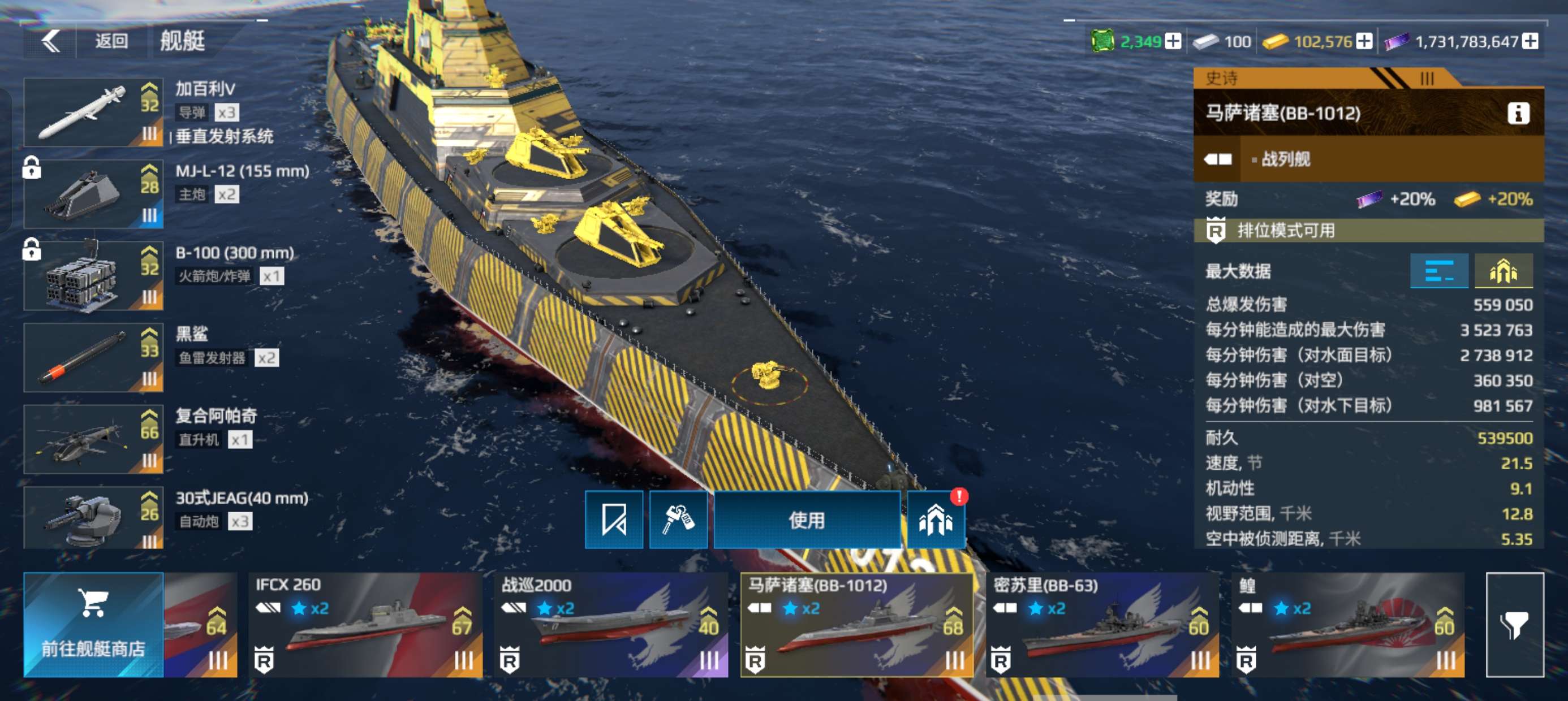Go to the 前往舰艇商店 ship store
The width and height of the screenshot is (1568, 701).
click(93, 625)
